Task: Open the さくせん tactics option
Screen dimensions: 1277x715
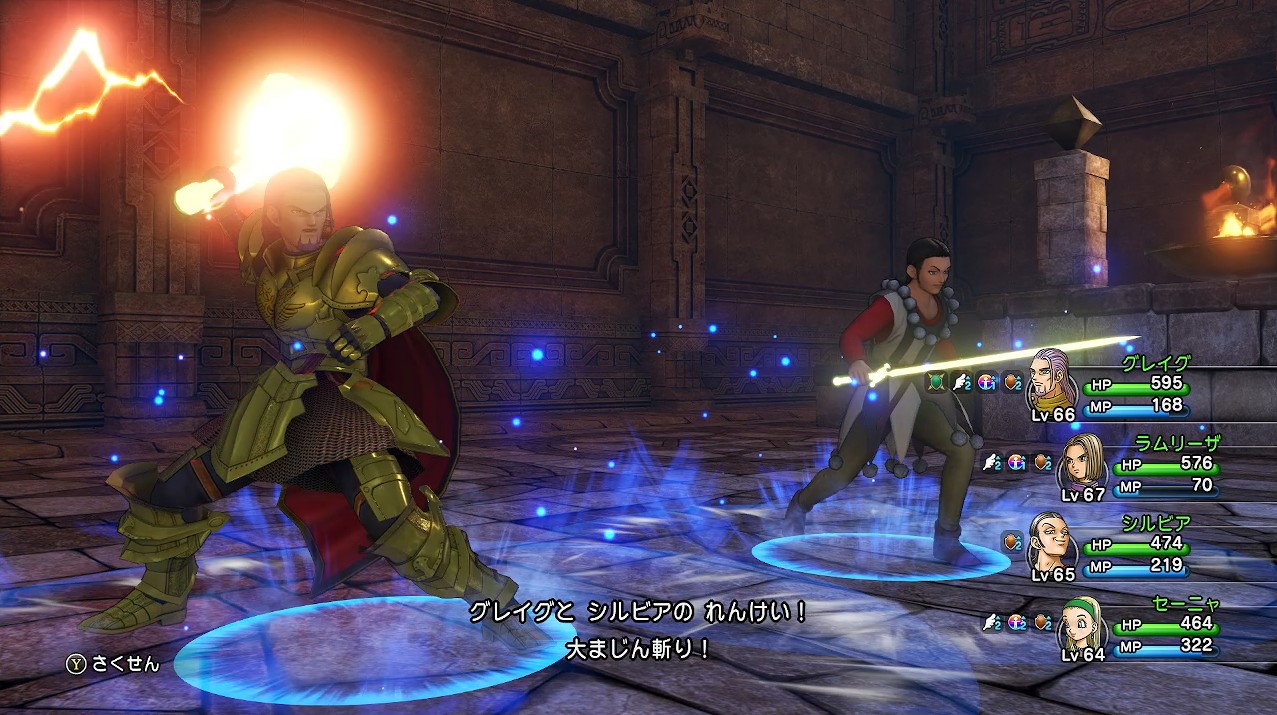Action: point(114,663)
